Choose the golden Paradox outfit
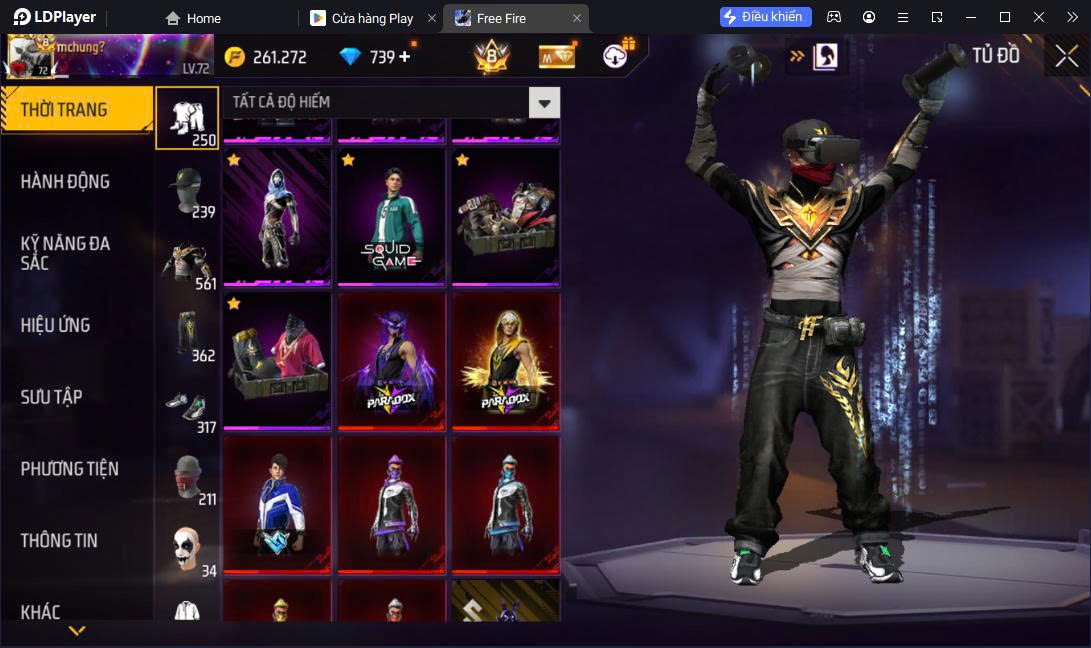The image size is (1091, 648). coord(505,361)
